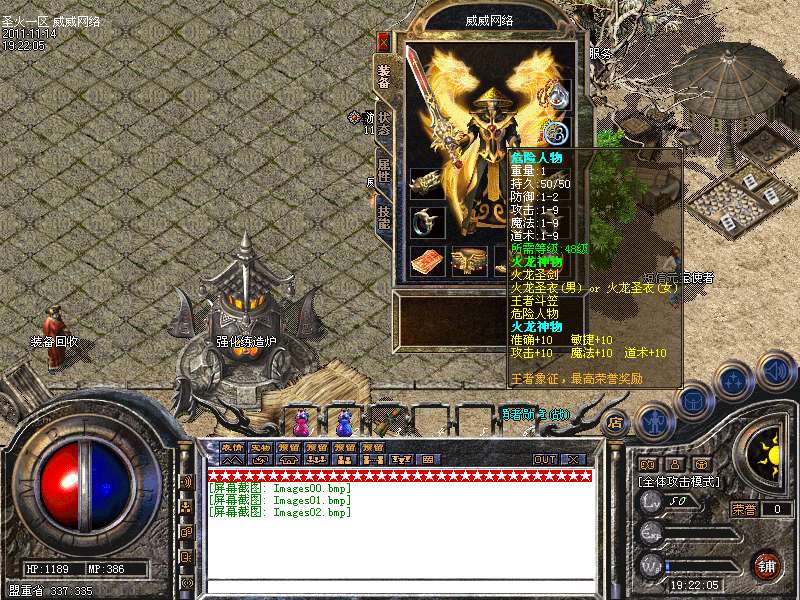Switch to the 状态 status tab
The image size is (800, 600).
(x=384, y=126)
